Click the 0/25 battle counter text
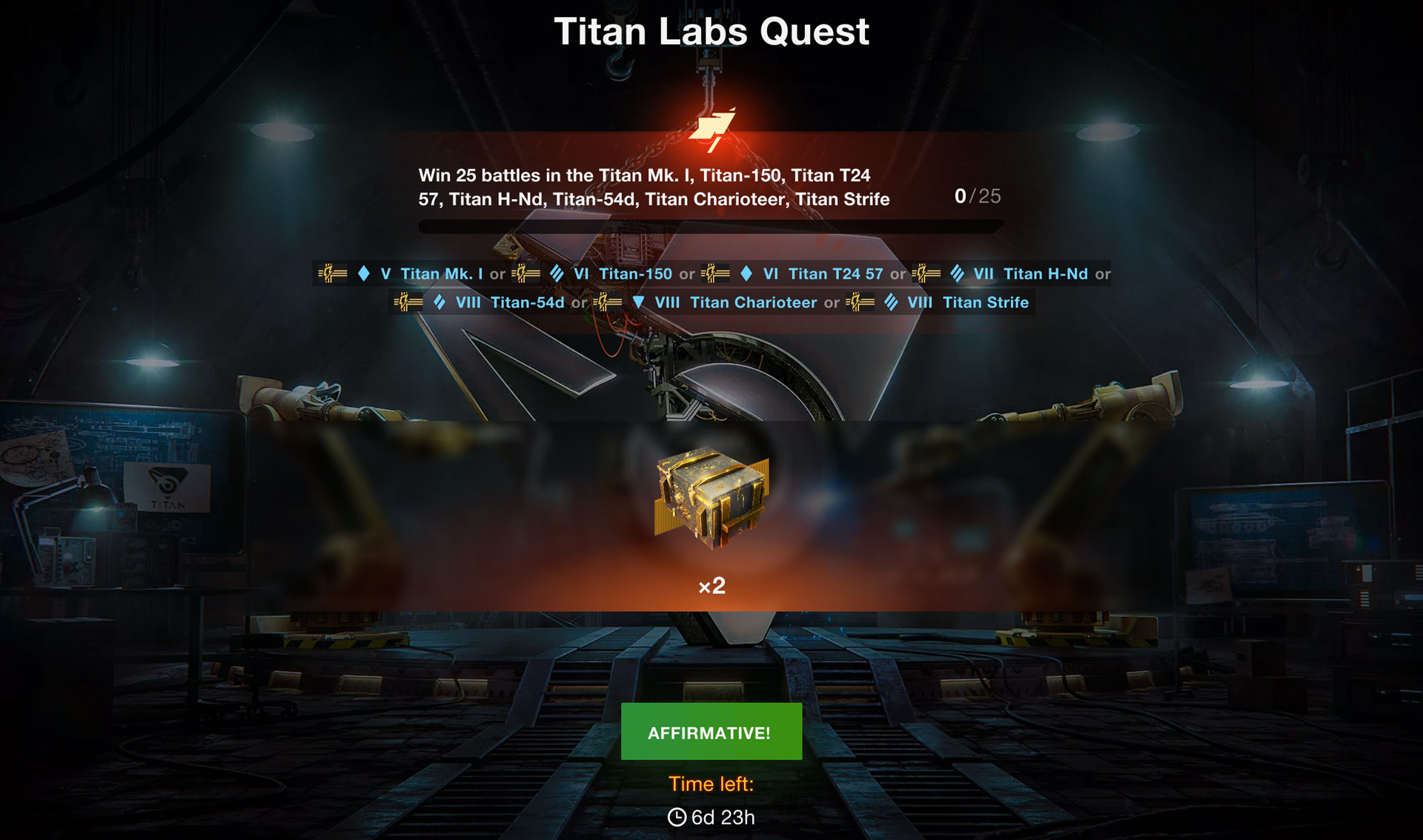The image size is (1423, 840). point(976,197)
